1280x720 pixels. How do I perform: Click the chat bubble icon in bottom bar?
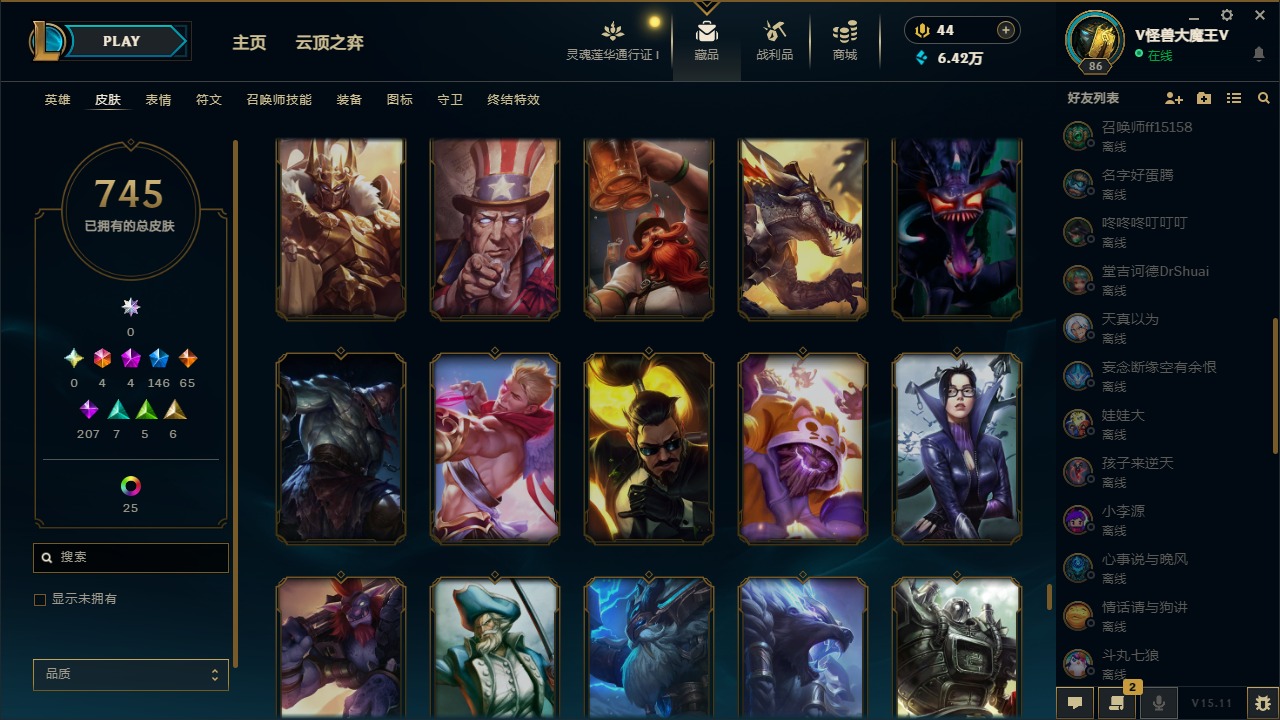(x=1074, y=702)
